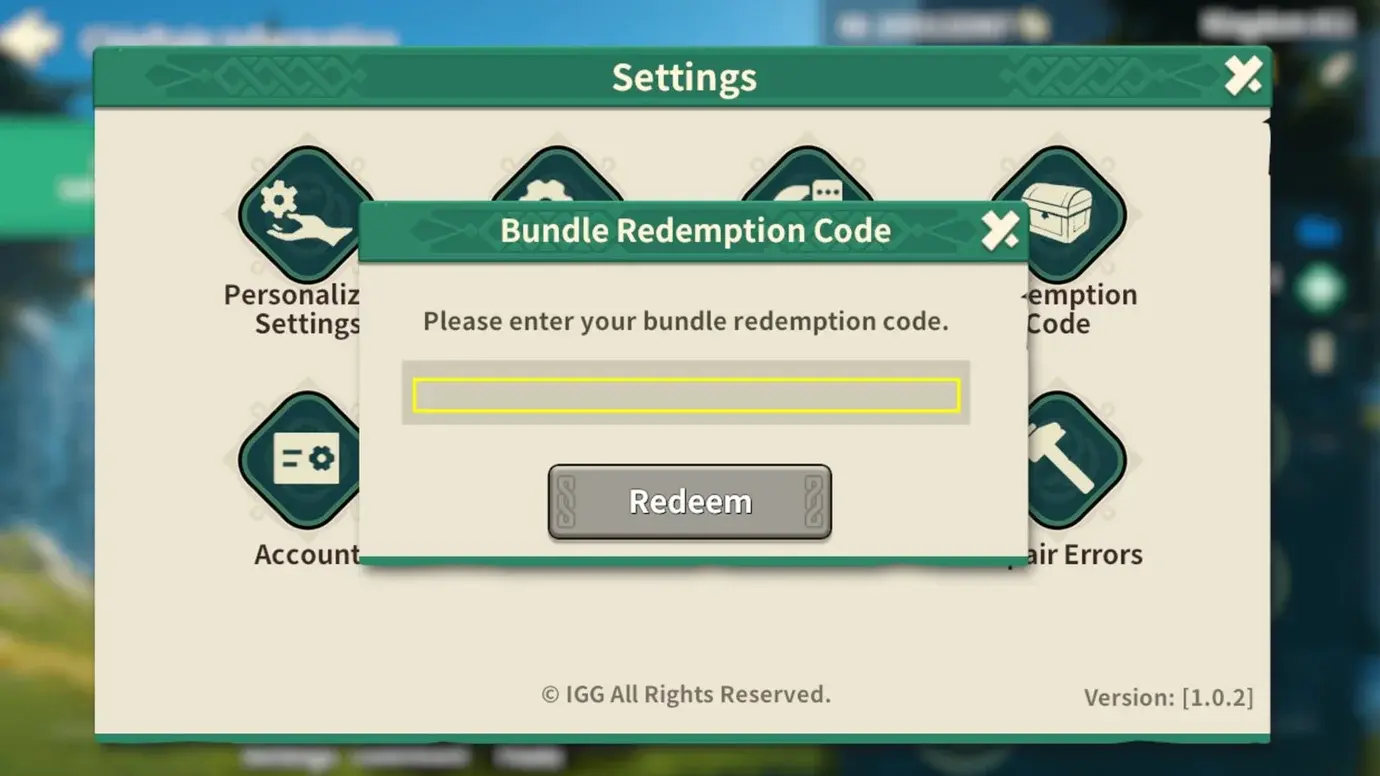This screenshot has height=776, width=1380.
Task: Click the Settings title at the top
Action: [x=684, y=77]
